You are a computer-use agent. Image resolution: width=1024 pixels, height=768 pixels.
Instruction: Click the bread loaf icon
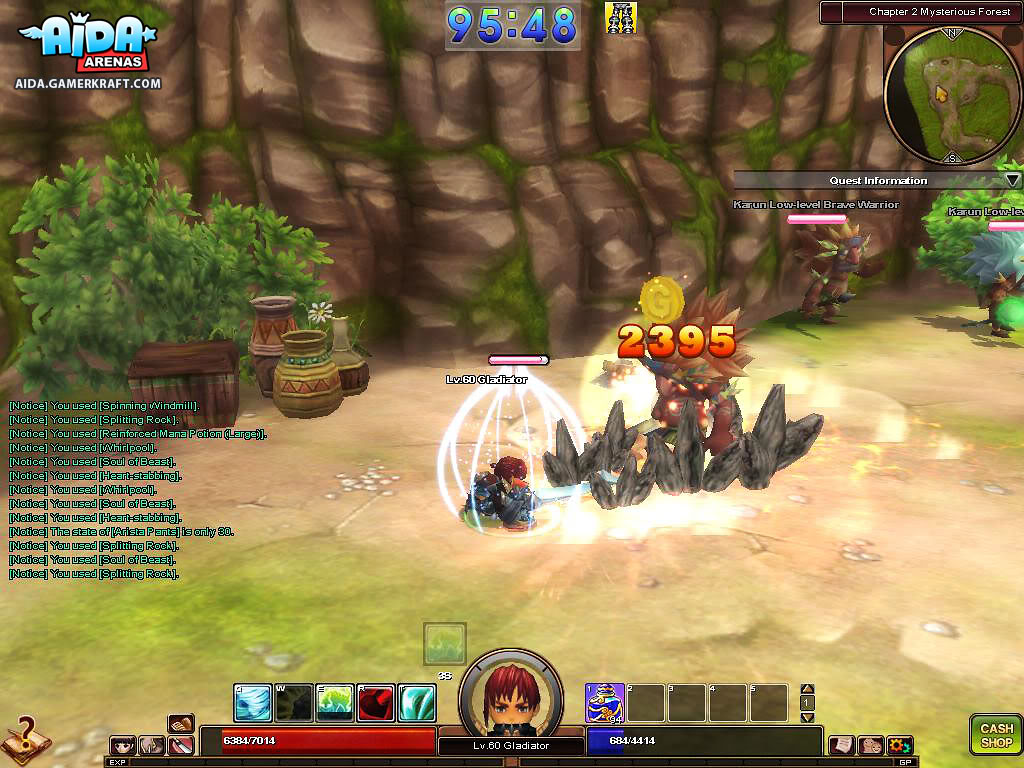coord(181,724)
